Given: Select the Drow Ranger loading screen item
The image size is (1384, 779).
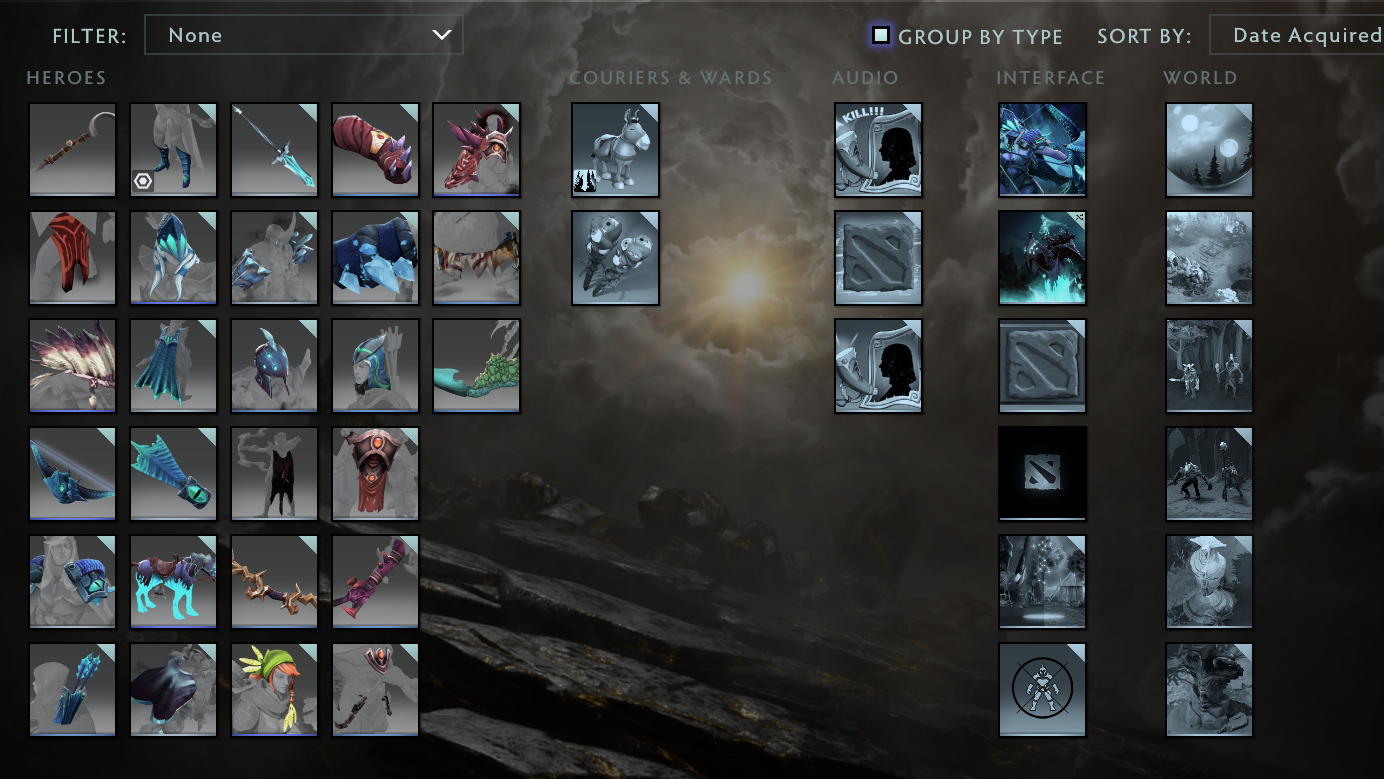Looking at the screenshot, I should point(1042,149).
